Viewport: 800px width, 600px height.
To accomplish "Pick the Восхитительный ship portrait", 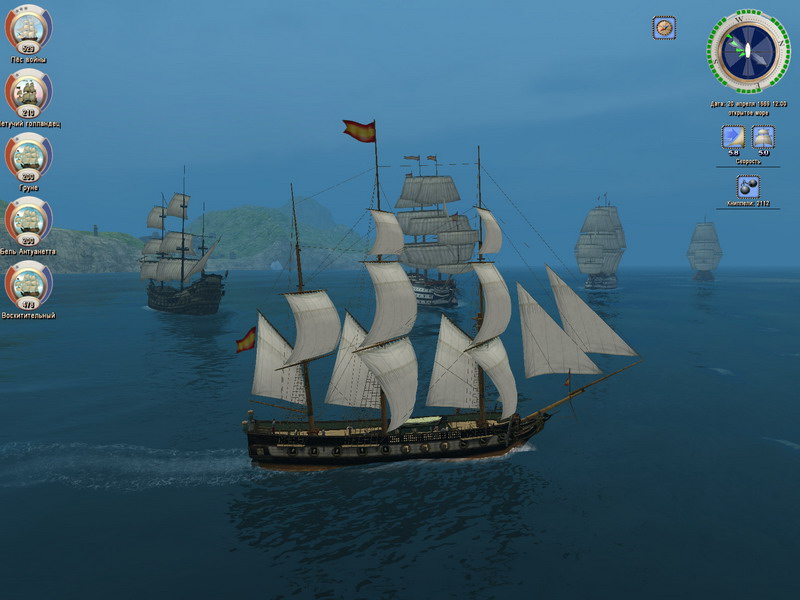I will 28,284.
